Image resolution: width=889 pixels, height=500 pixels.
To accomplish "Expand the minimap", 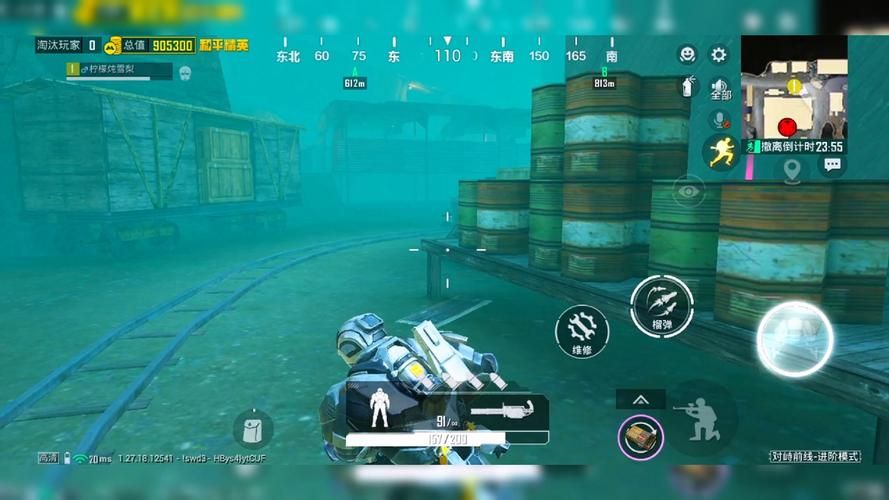I will 794,88.
